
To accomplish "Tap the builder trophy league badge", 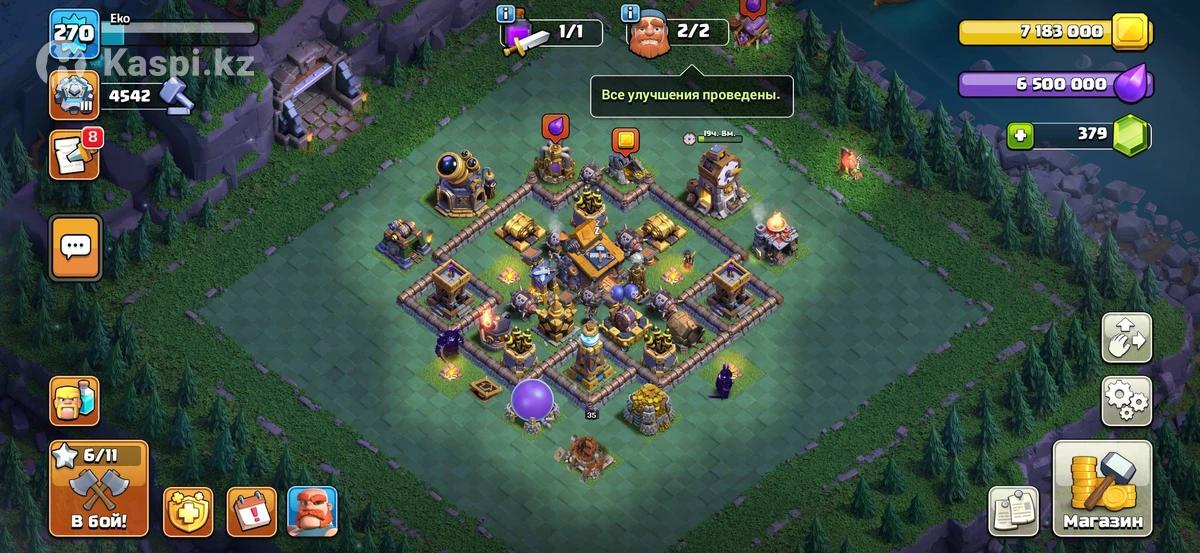I will [74, 96].
